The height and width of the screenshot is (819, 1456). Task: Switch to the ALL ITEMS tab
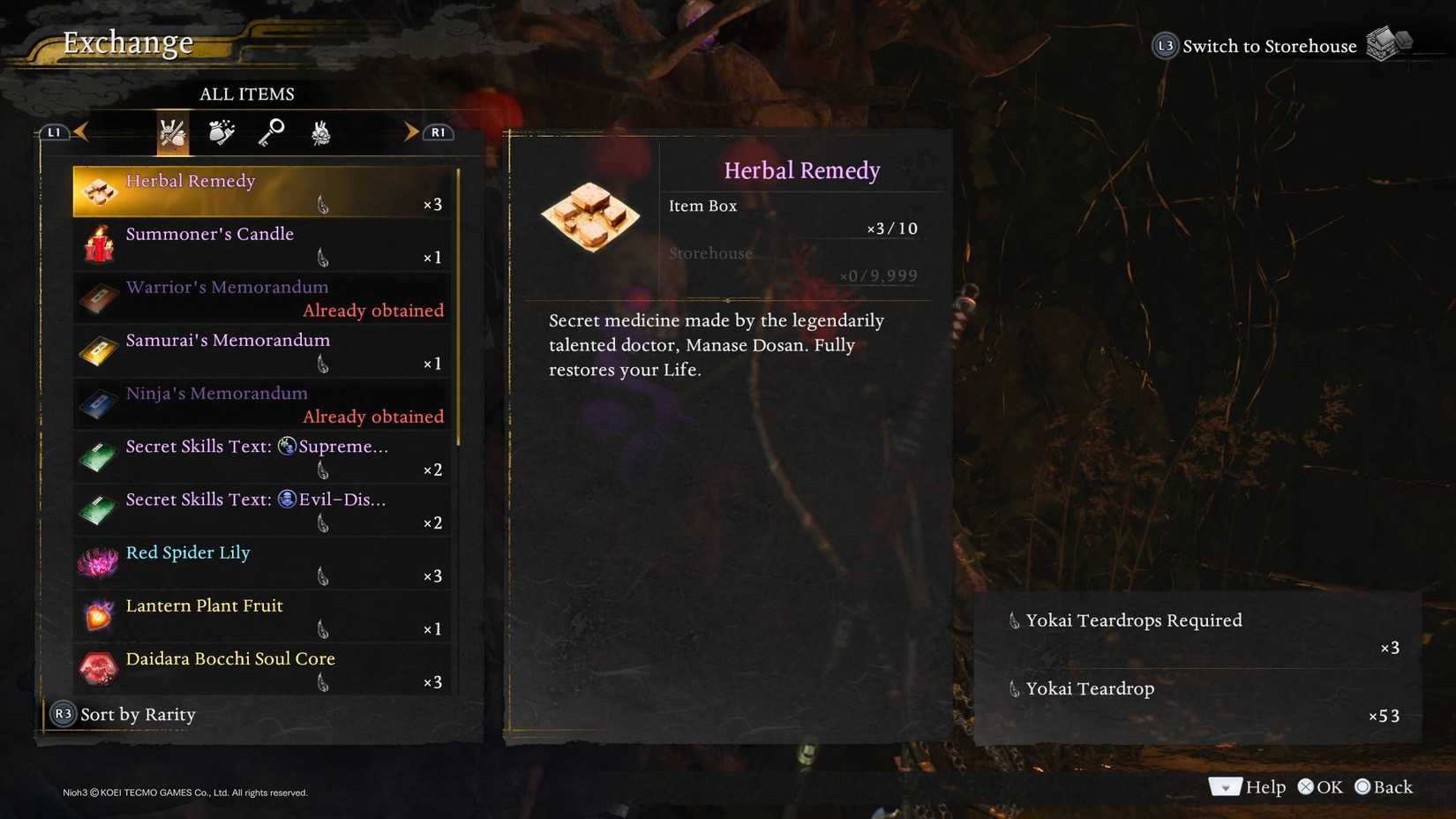[x=247, y=94]
